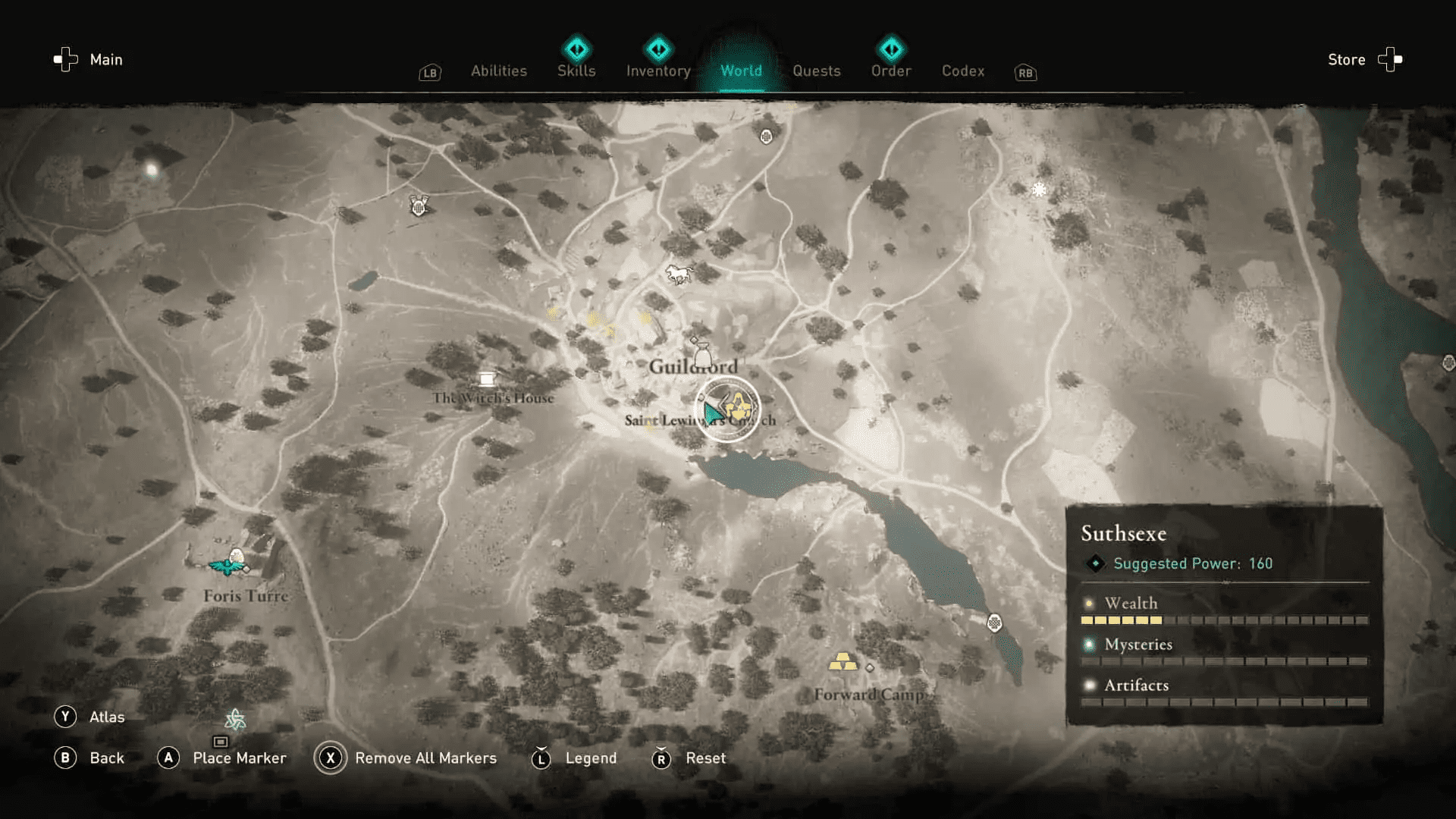Select the gold bars wealth icon near Forward Camp

[842, 662]
